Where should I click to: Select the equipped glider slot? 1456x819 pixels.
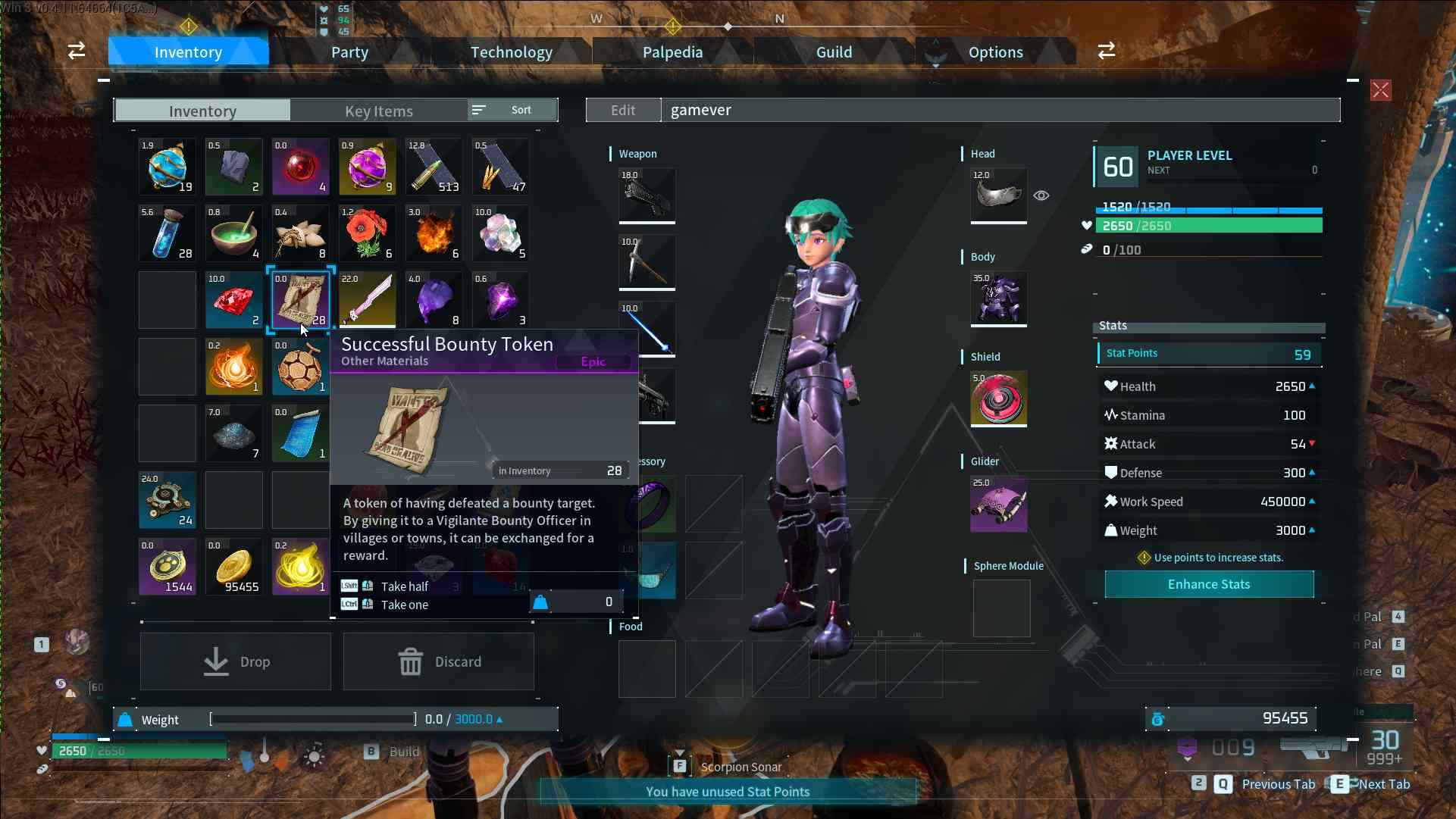pyautogui.click(x=999, y=504)
